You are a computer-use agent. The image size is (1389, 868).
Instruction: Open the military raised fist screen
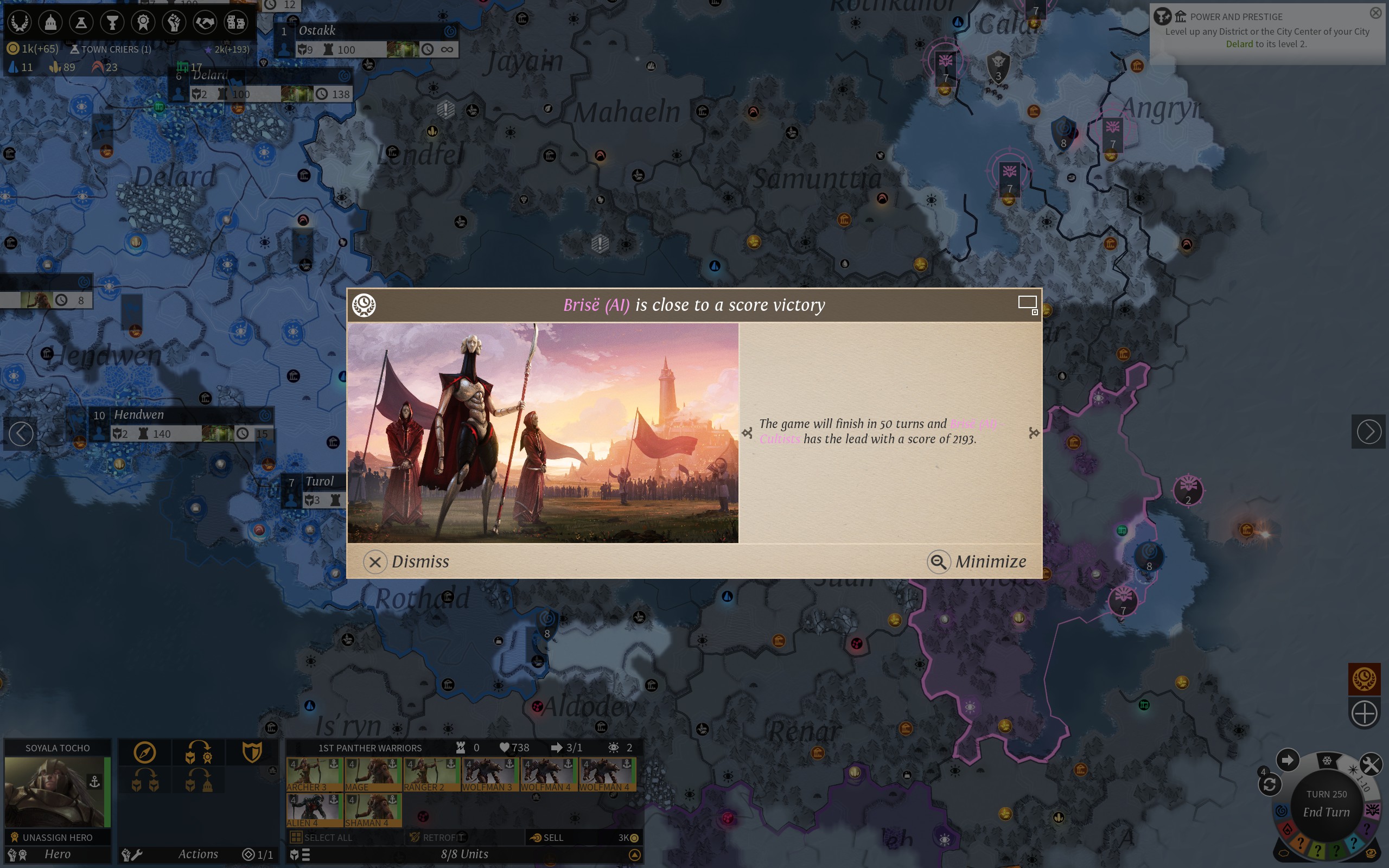(x=174, y=22)
